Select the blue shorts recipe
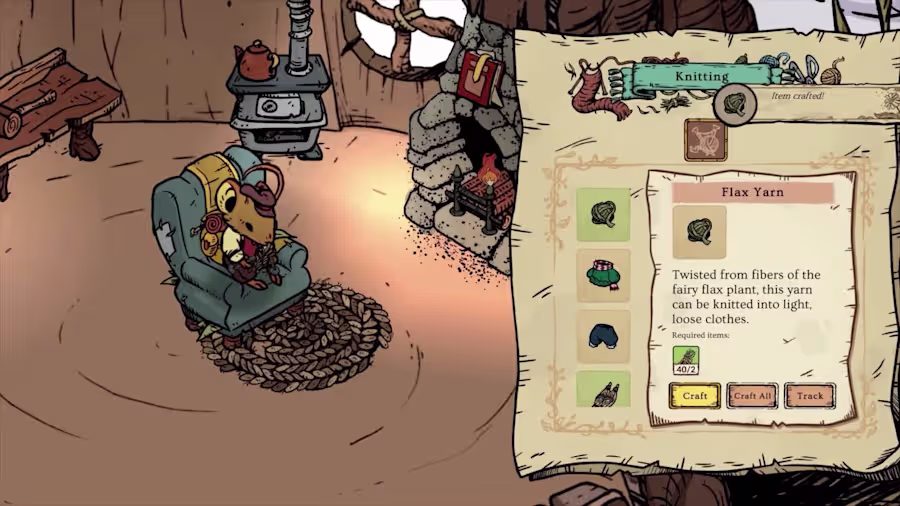900x506 pixels. tap(603, 336)
